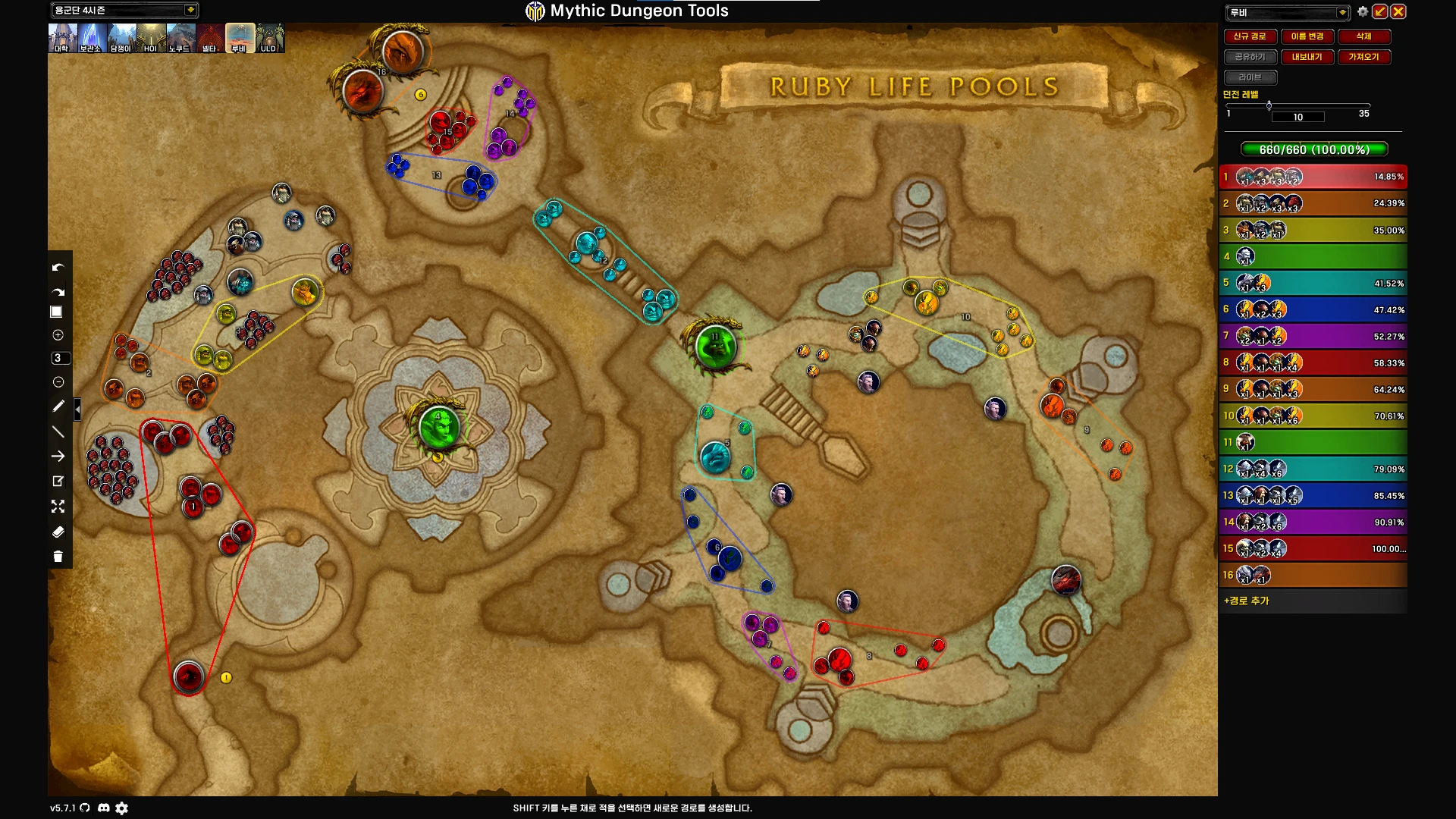Viewport: 1456px width, 819px height.
Task: Open settings via the top-right gear icon
Action: pos(1363,11)
